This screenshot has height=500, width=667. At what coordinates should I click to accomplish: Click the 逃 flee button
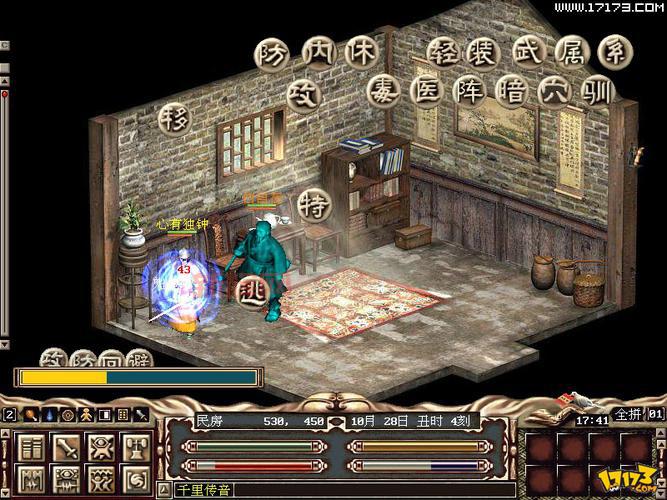click(251, 289)
